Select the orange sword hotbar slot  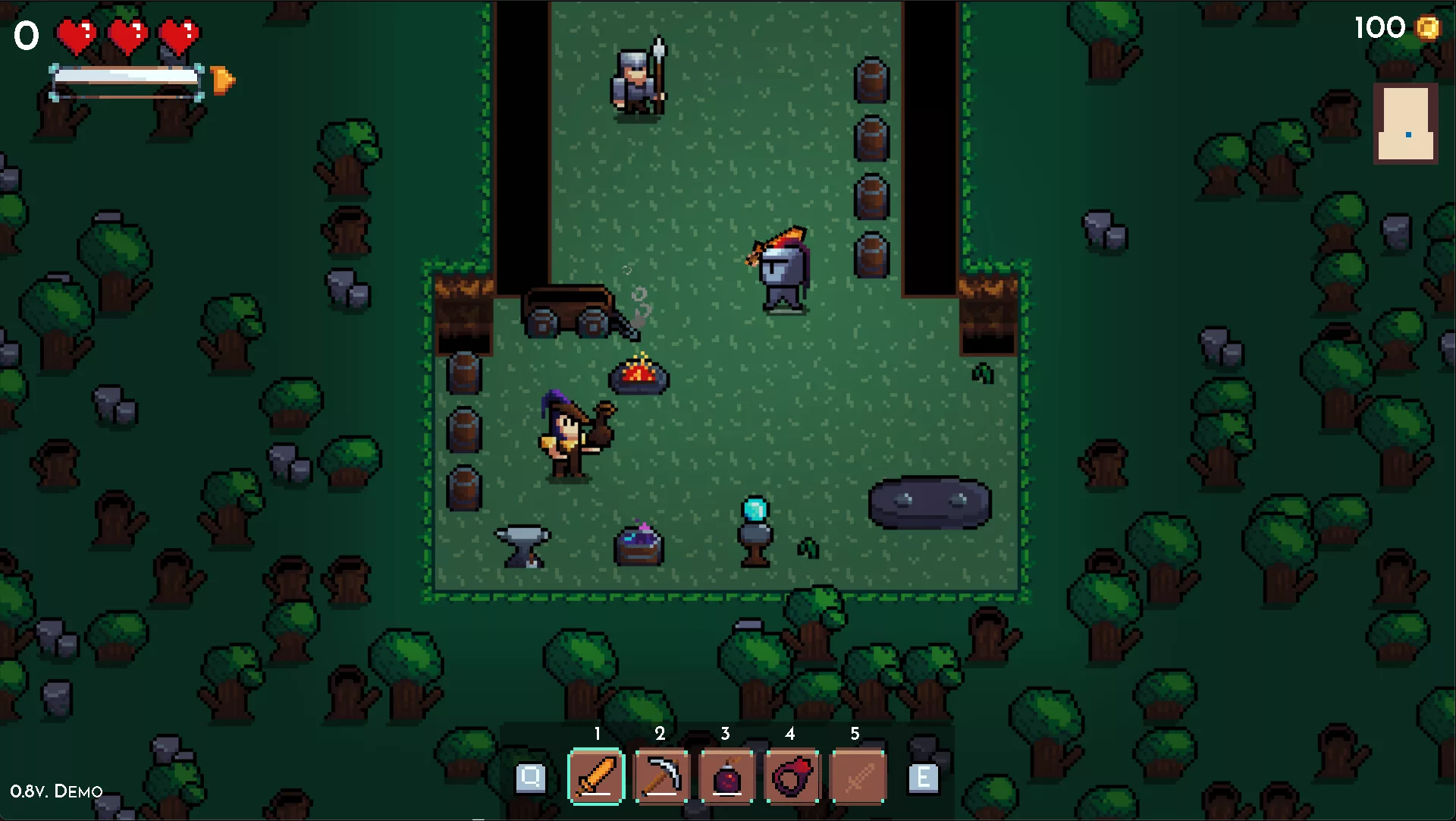[x=596, y=776]
